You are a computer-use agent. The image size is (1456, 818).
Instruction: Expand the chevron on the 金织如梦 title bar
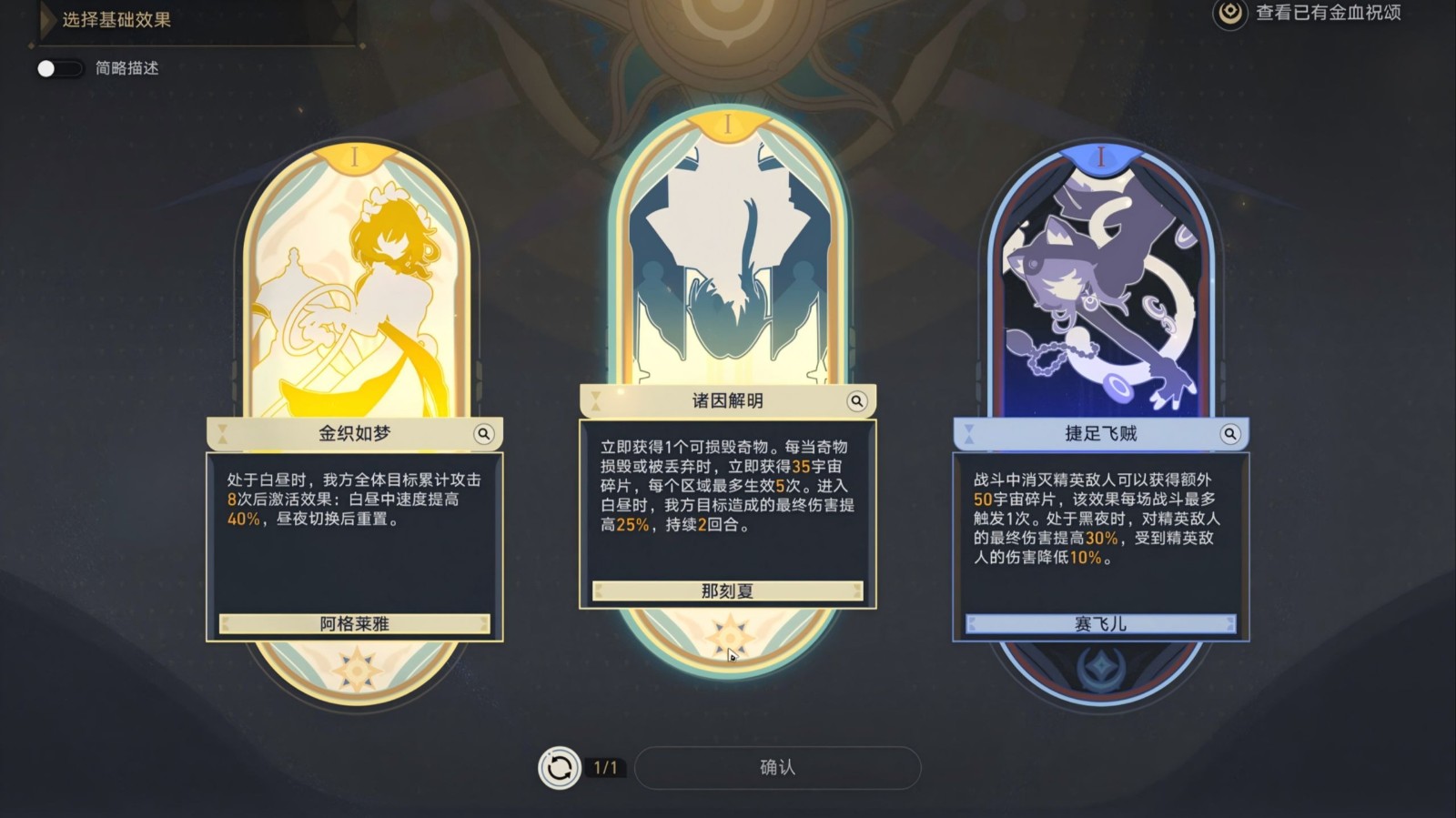223,434
